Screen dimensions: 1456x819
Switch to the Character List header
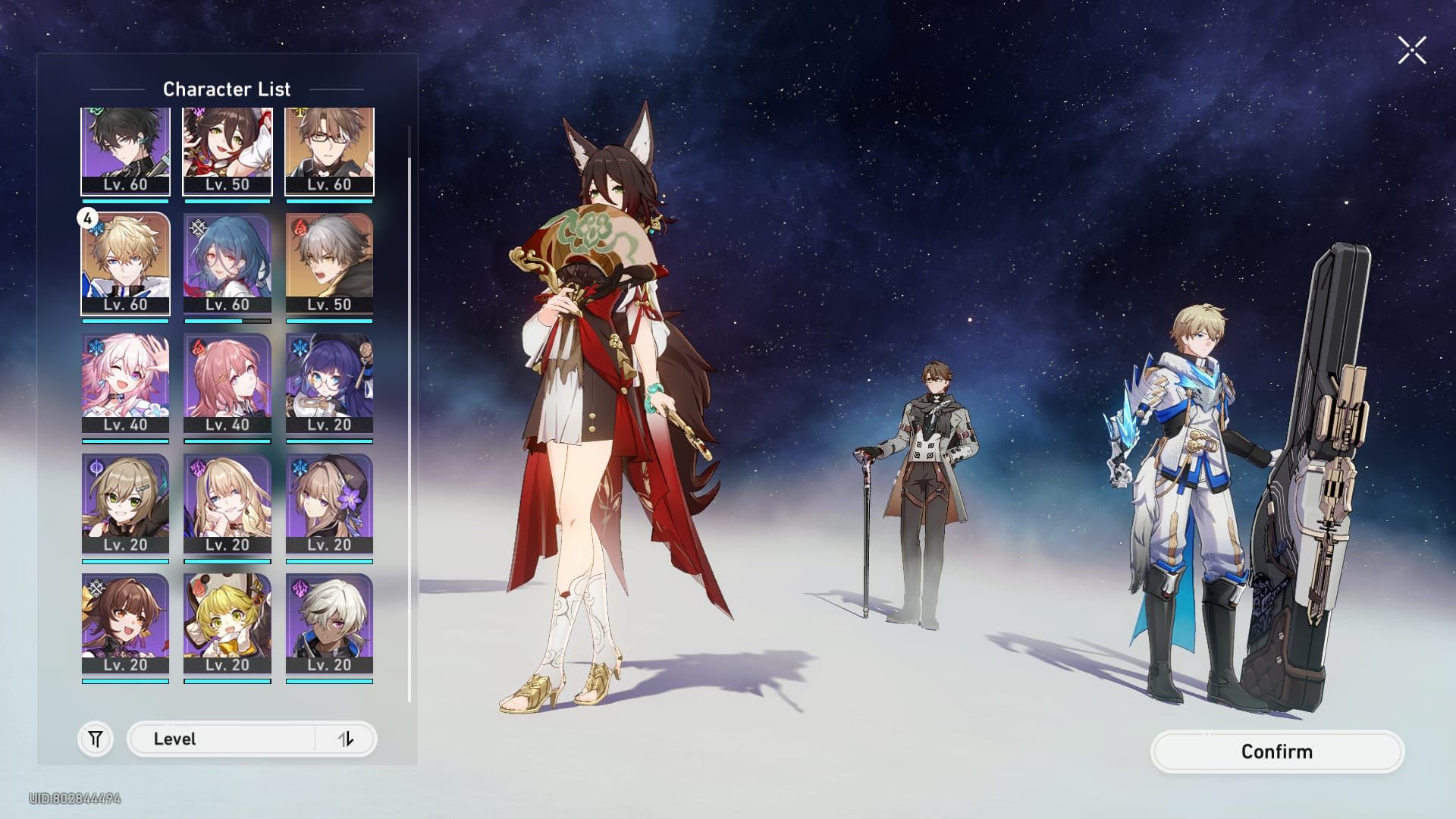click(x=227, y=89)
